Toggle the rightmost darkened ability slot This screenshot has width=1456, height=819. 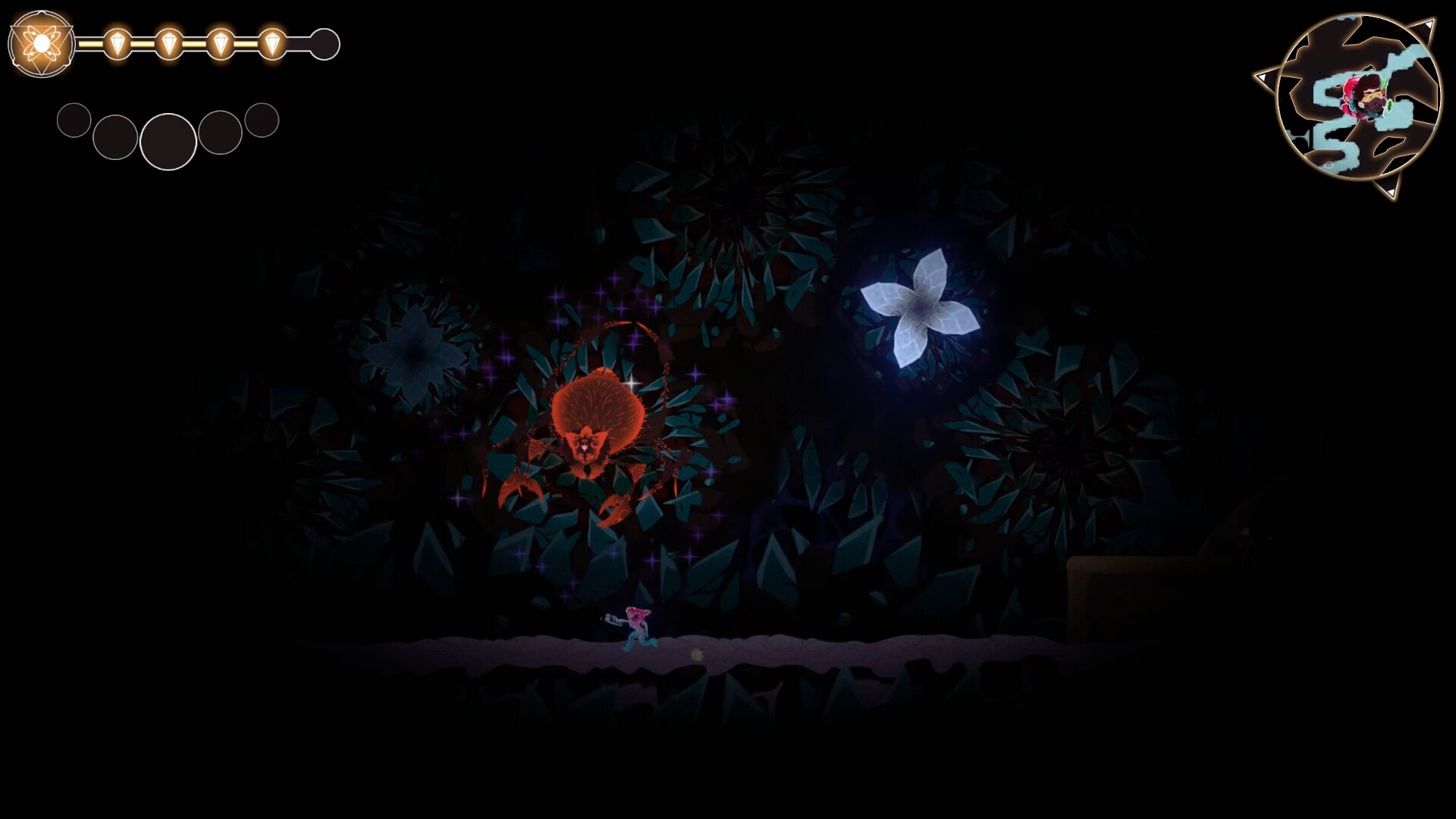(x=262, y=118)
